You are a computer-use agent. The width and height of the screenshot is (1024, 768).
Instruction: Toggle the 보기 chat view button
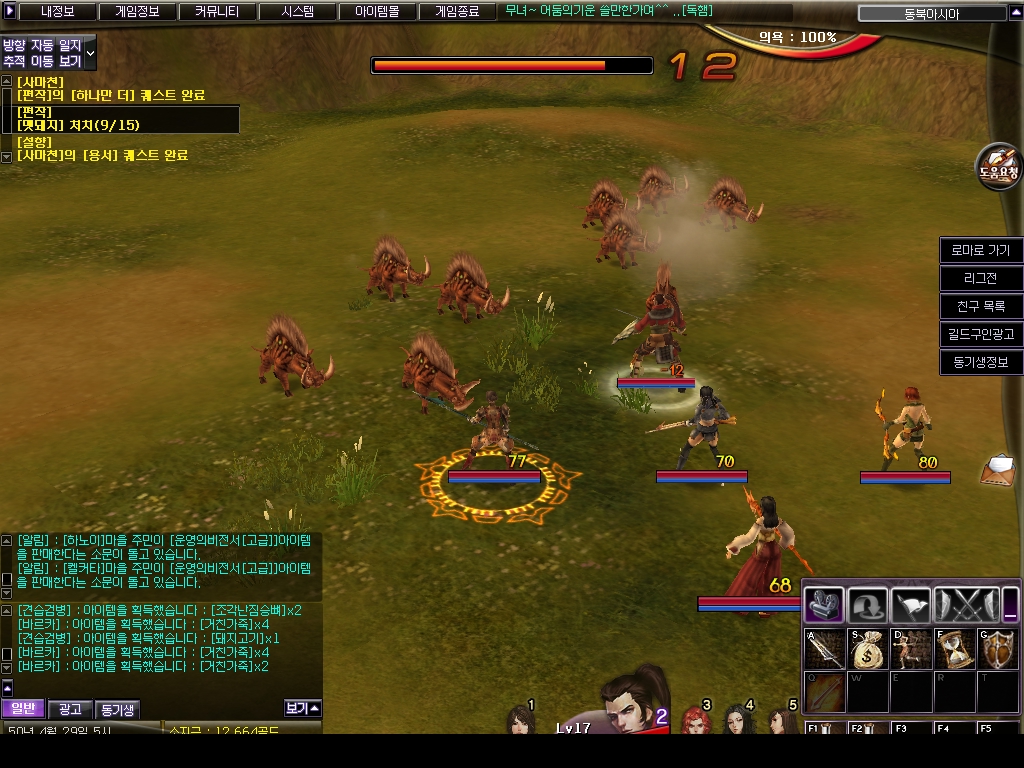(x=302, y=708)
